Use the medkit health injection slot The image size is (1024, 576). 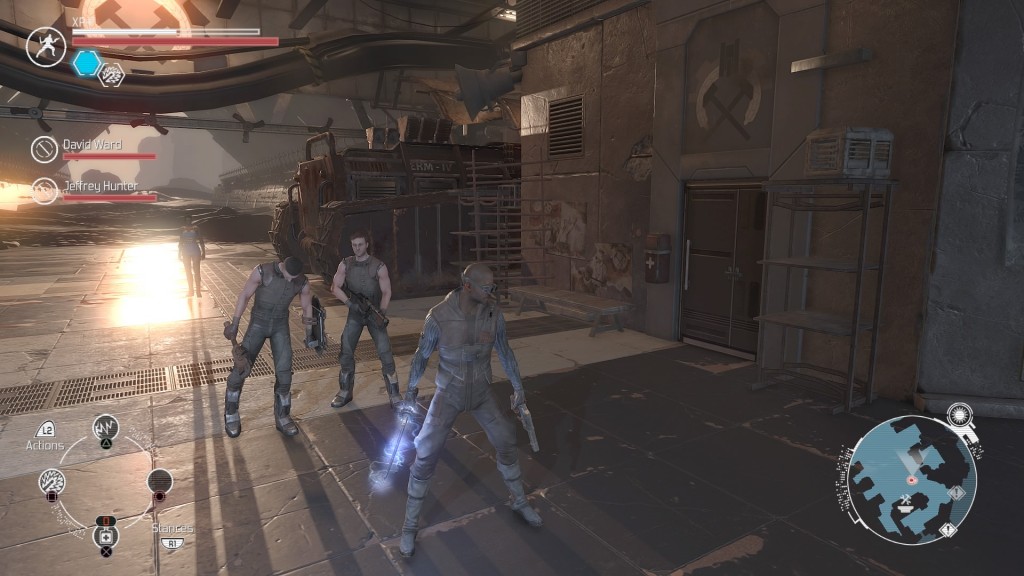[106, 536]
